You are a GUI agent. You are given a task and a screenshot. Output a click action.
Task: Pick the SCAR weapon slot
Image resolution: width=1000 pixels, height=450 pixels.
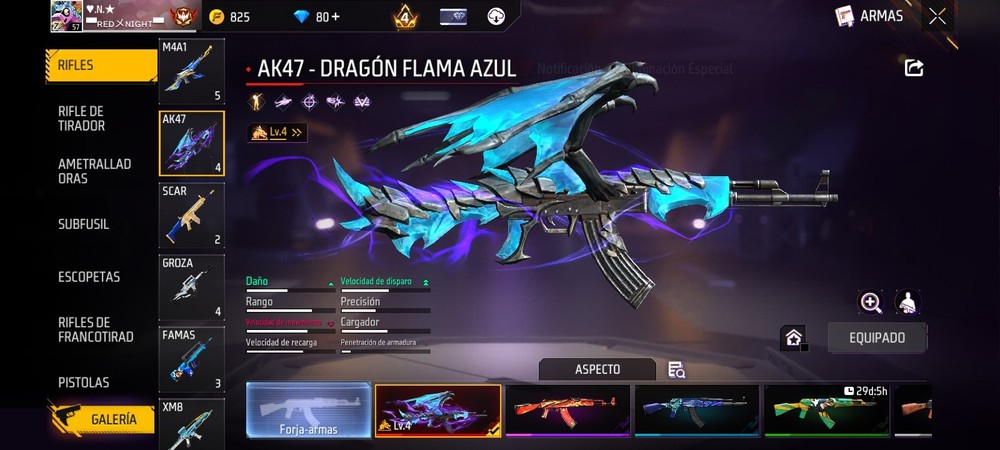(191, 215)
